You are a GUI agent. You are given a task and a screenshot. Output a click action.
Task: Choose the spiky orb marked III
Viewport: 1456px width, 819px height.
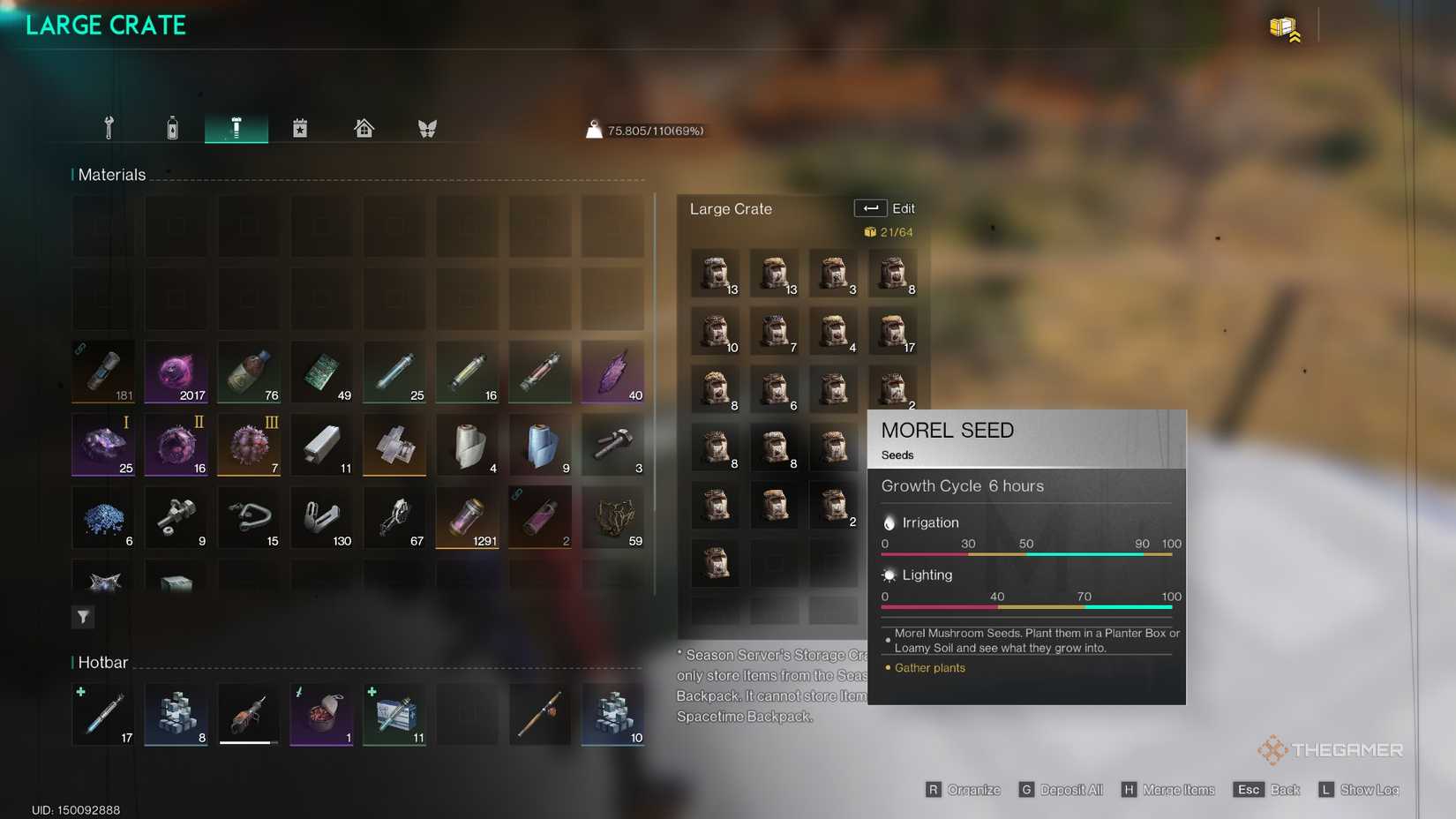coord(250,444)
